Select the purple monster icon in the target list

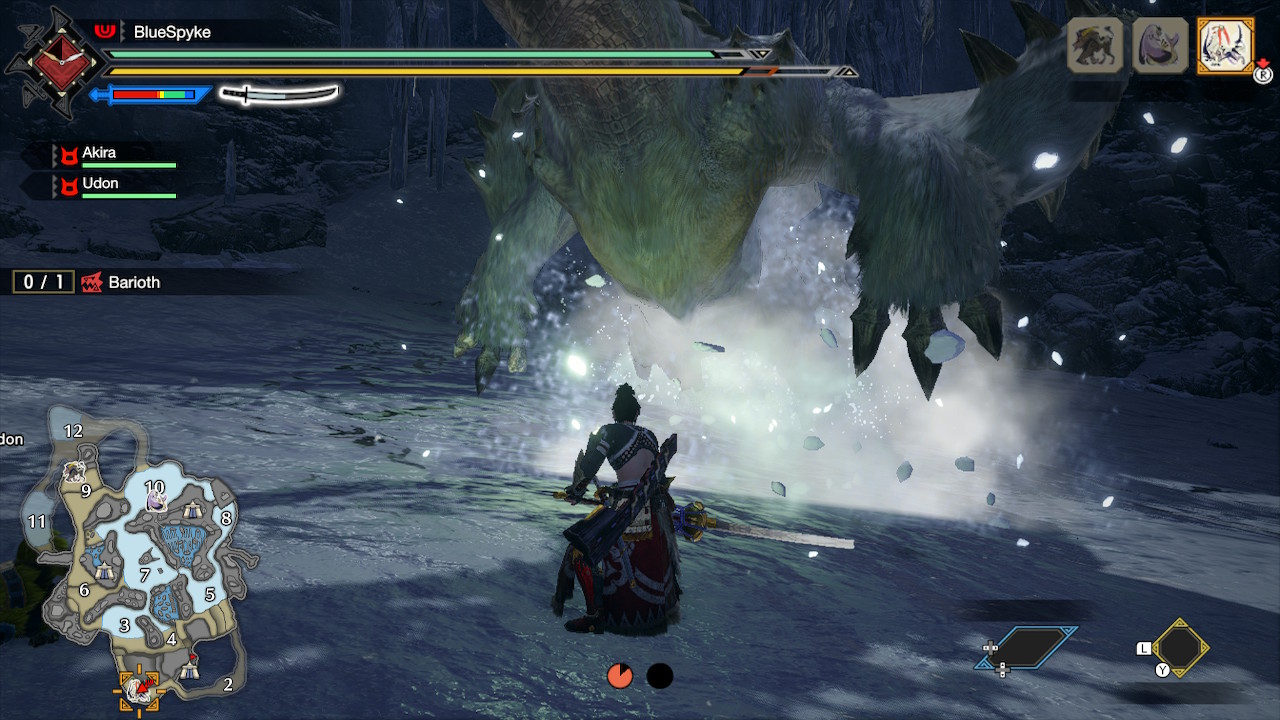tap(1160, 45)
